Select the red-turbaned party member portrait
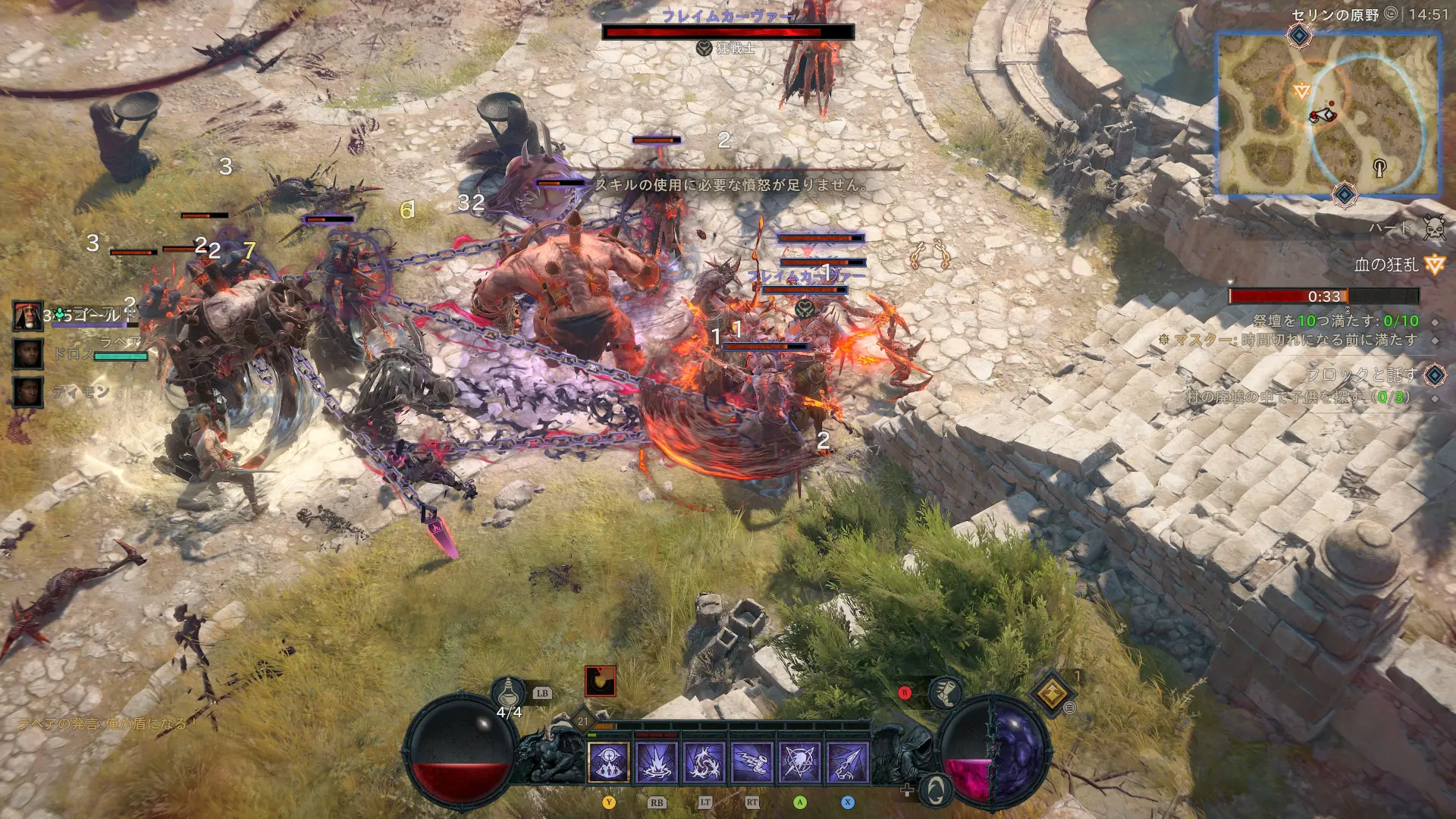Viewport: 1456px width, 819px height. click(28, 315)
